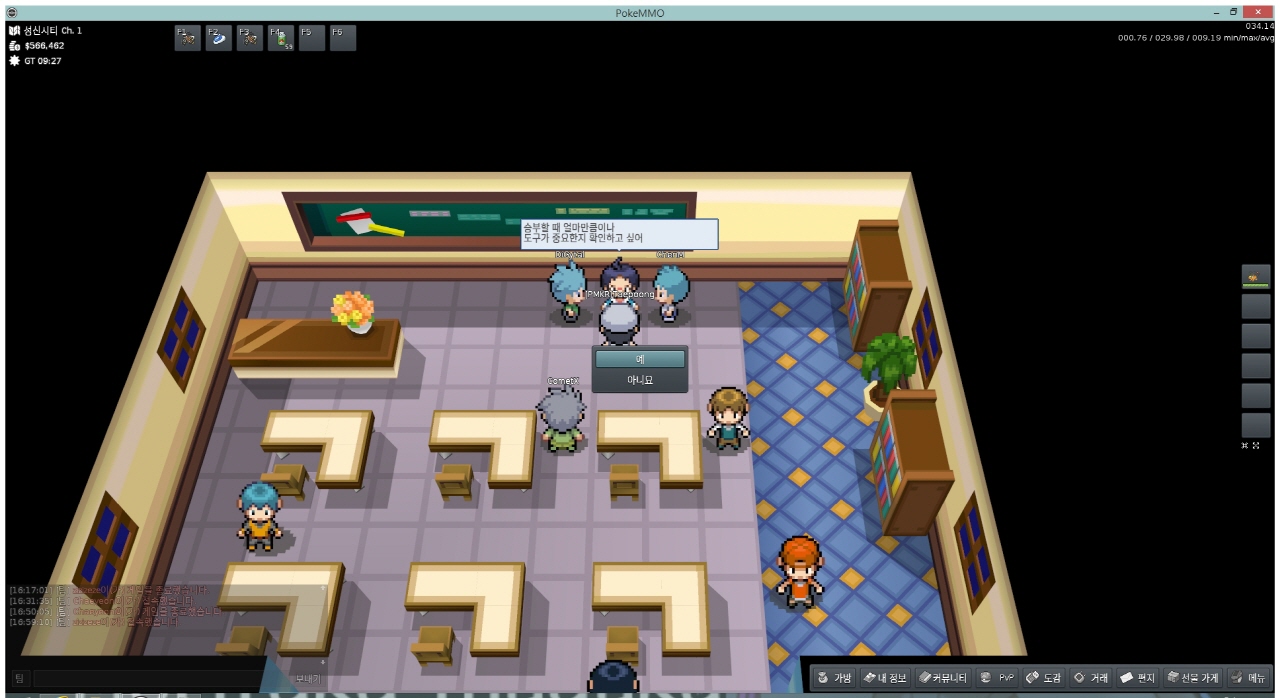Use the F3 hotkey bicycle slot

249,38
